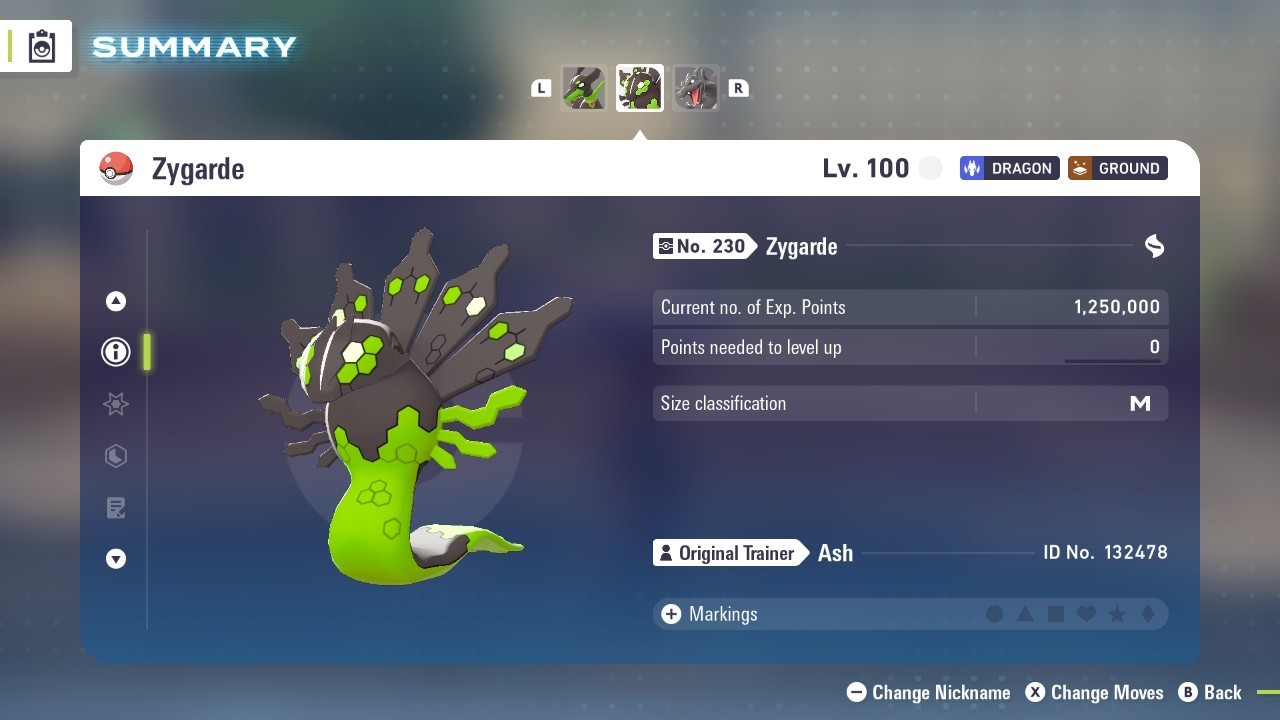Click the down arrow below the page icons
This screenshot has width=1280, height=720.
[116, 559]
